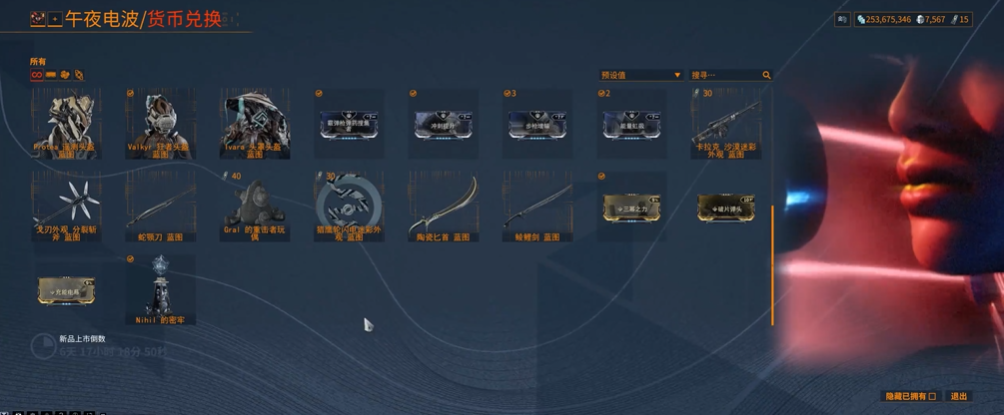
Task: Pick the 陶瓷匕首 dagger blueprint
Action: [x=443, y=206]
